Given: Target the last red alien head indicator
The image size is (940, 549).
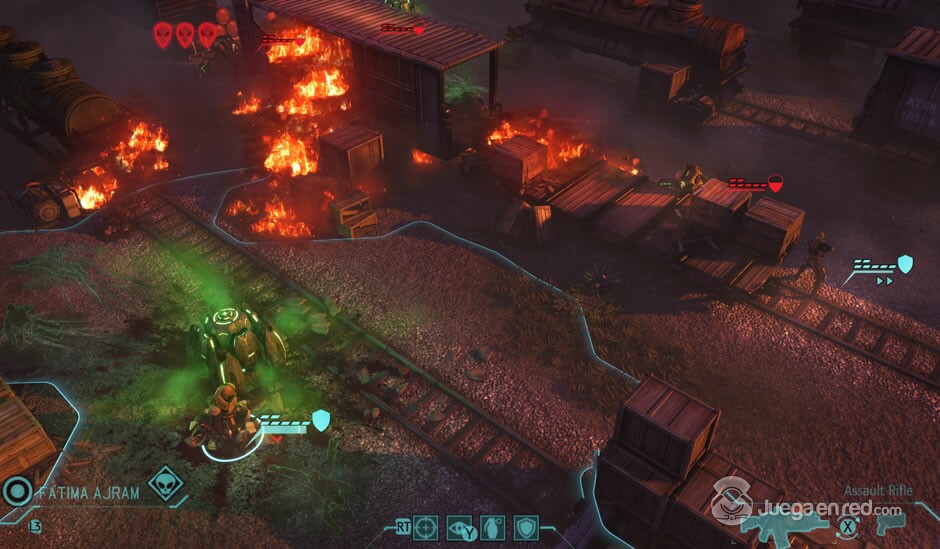Looking at the screenshot, I should click(x=207, y=35).
